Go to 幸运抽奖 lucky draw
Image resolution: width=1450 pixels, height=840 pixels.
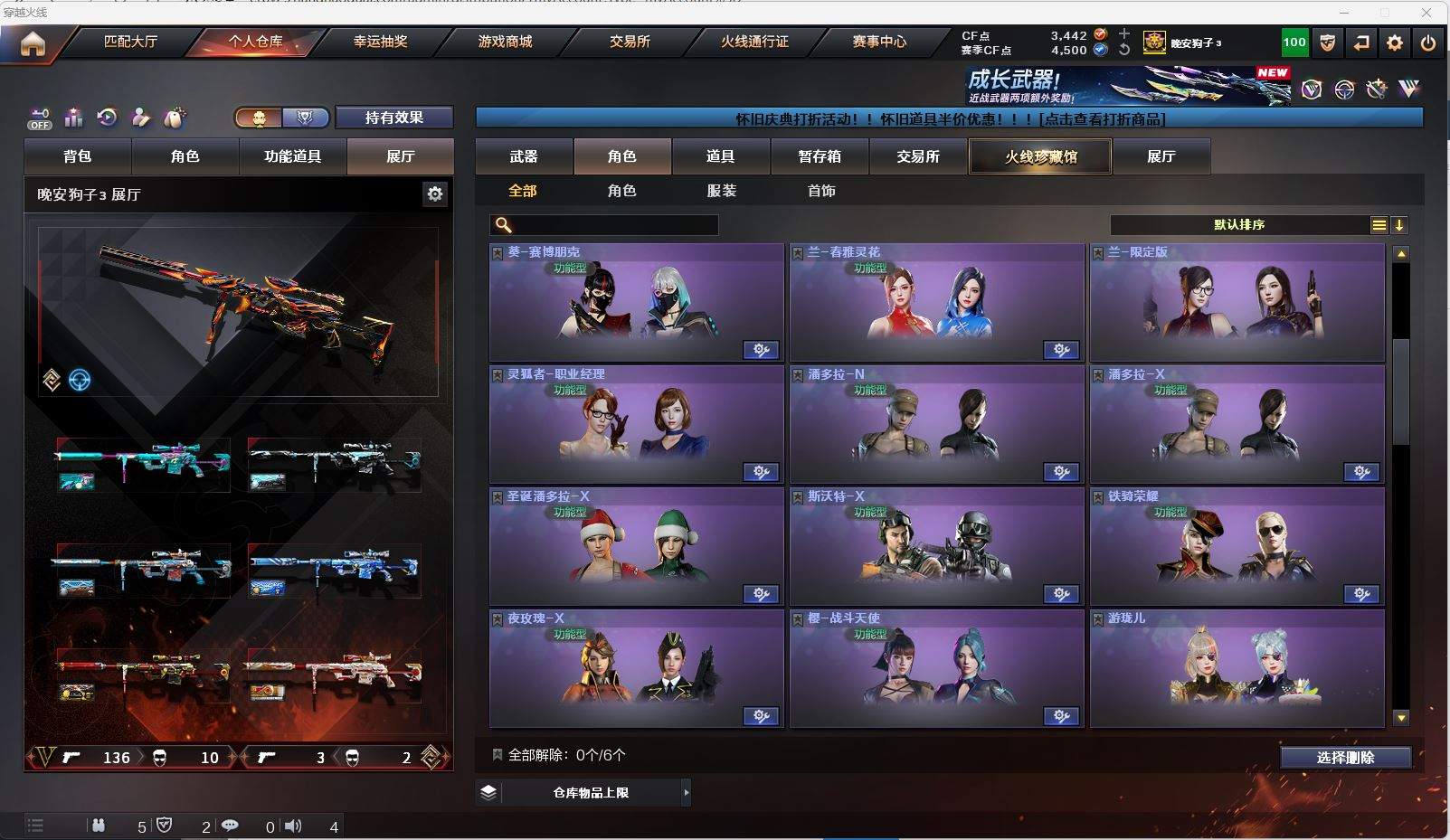380,42
